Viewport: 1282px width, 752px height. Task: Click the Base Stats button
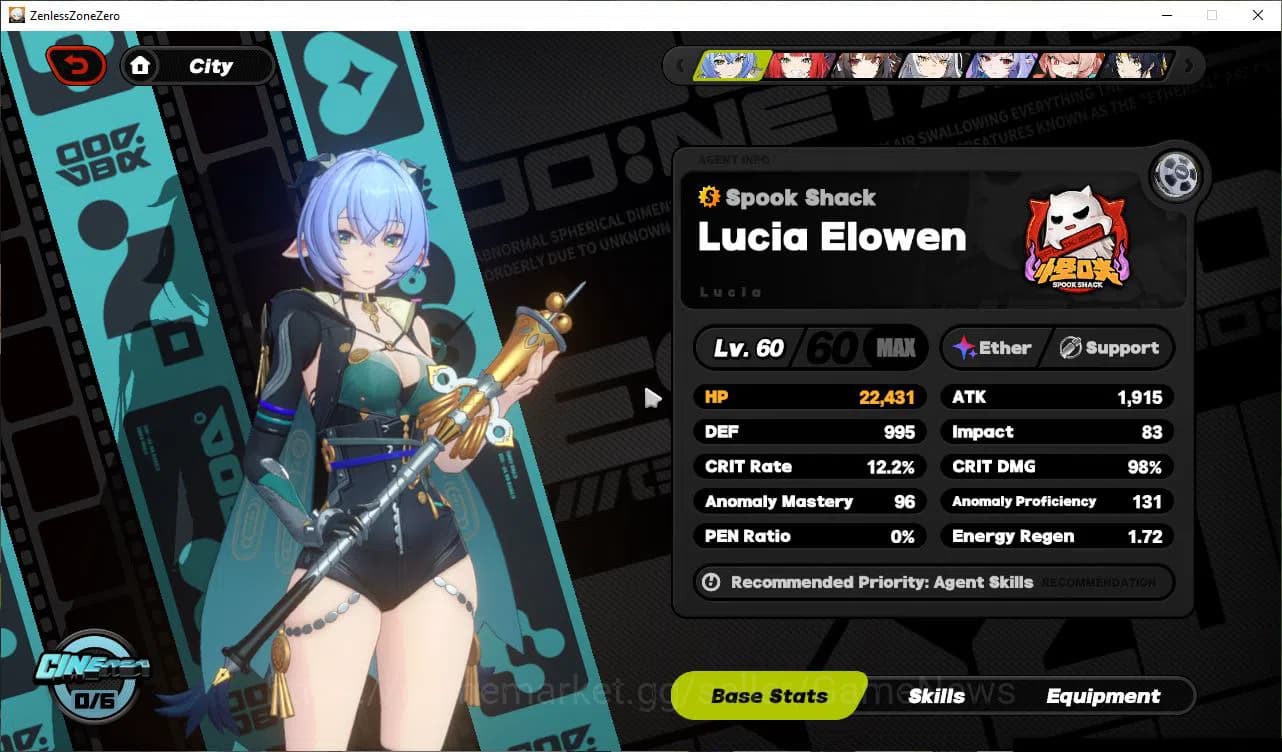(768, 696)
